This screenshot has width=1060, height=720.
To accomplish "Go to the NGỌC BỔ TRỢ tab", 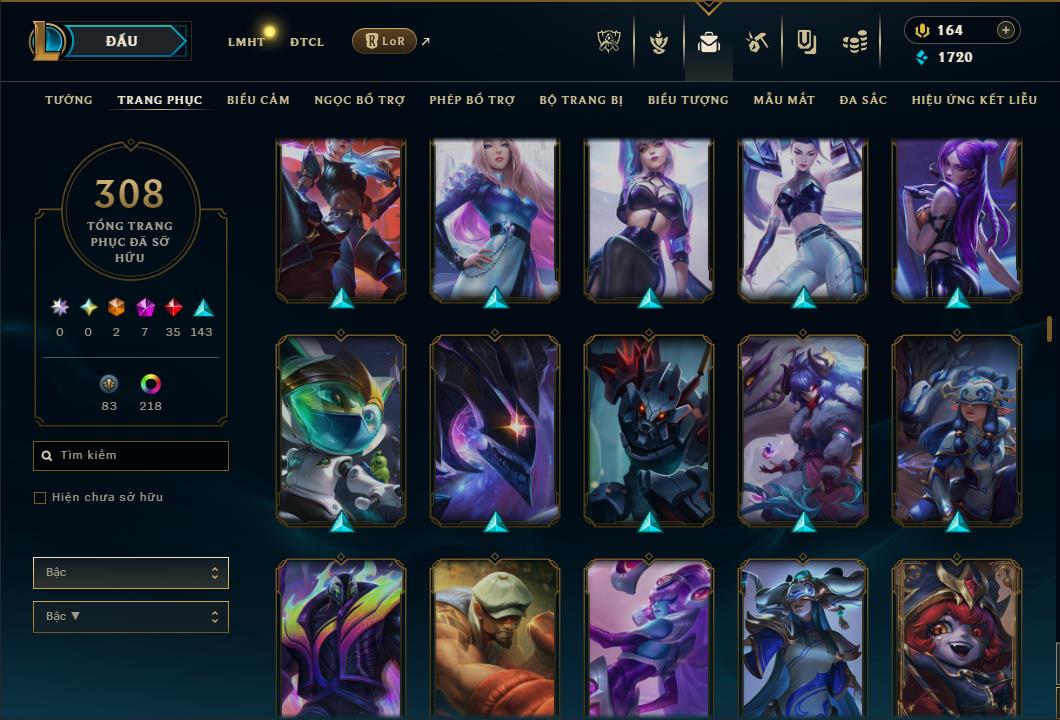I will [x=359, y=100].
